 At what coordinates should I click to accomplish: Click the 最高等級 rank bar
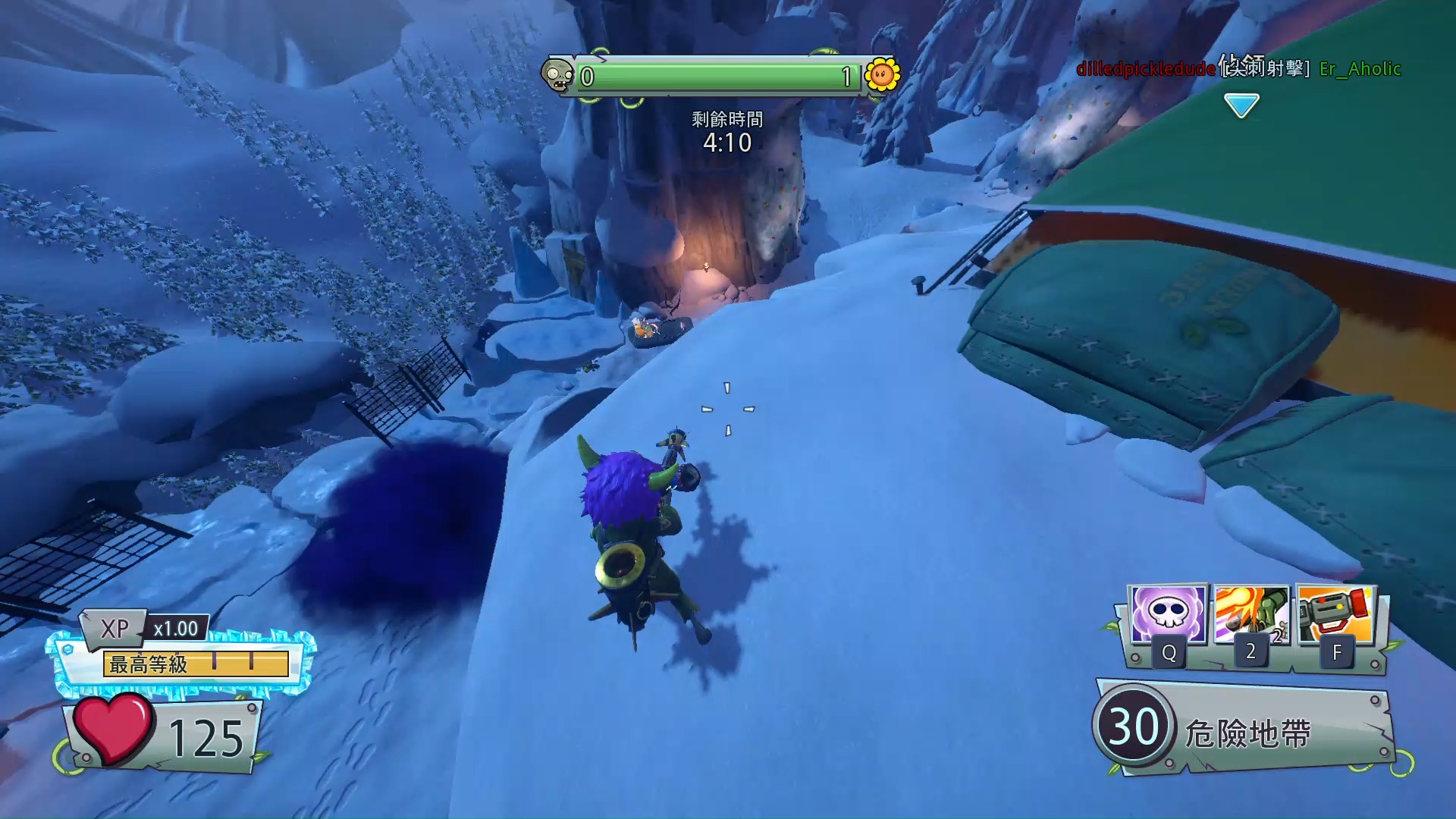click(196, 664)
